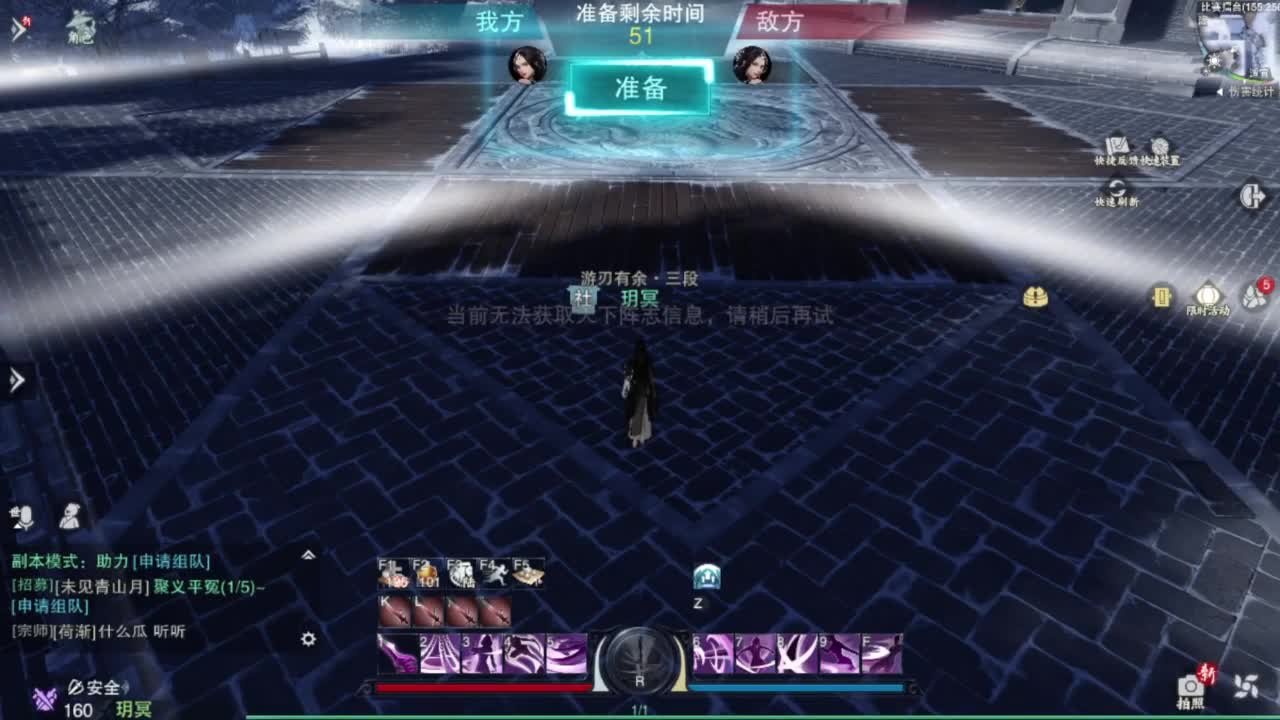Click the red health bar
Viewport: 1280px width, 720px height.
[480, 688]
